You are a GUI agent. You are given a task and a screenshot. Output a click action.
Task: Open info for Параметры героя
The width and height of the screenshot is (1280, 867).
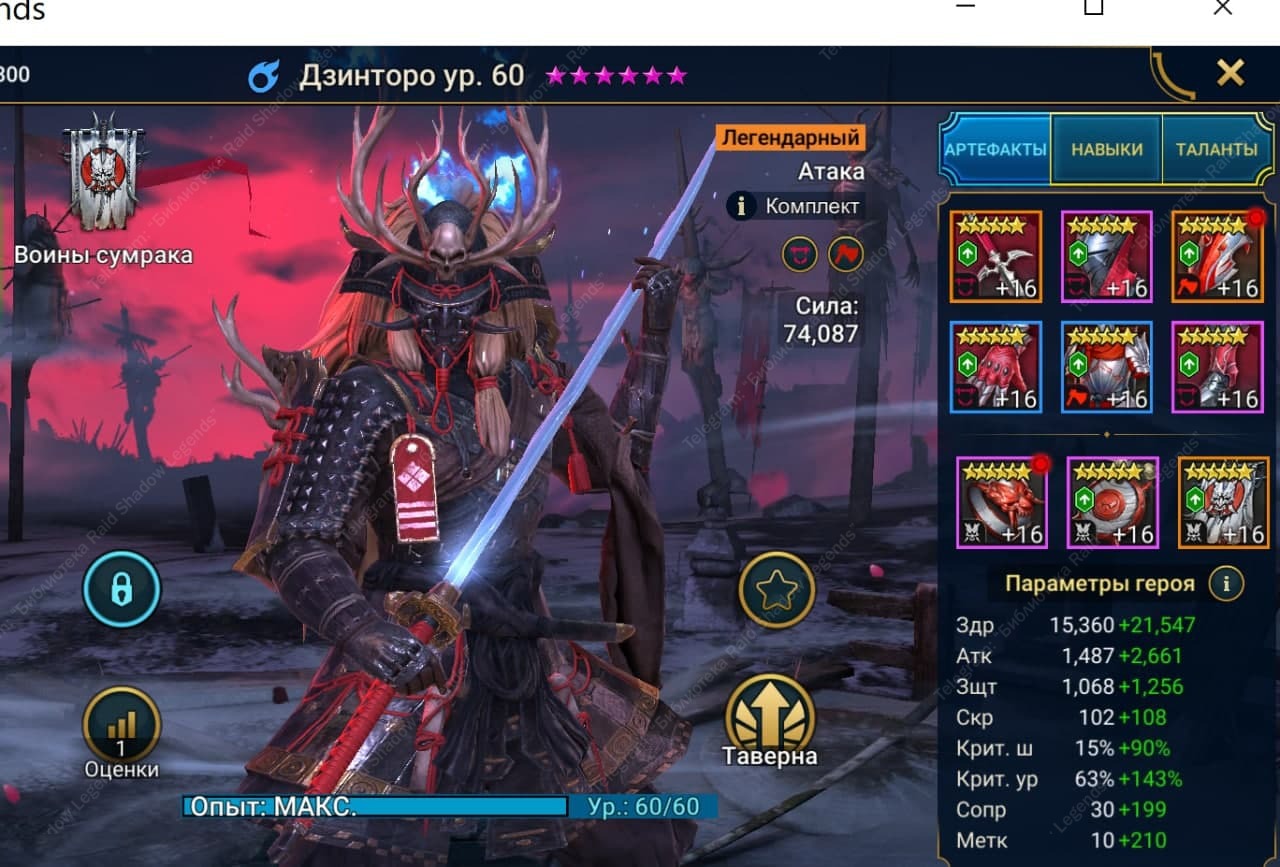[x=1226, y=583]
